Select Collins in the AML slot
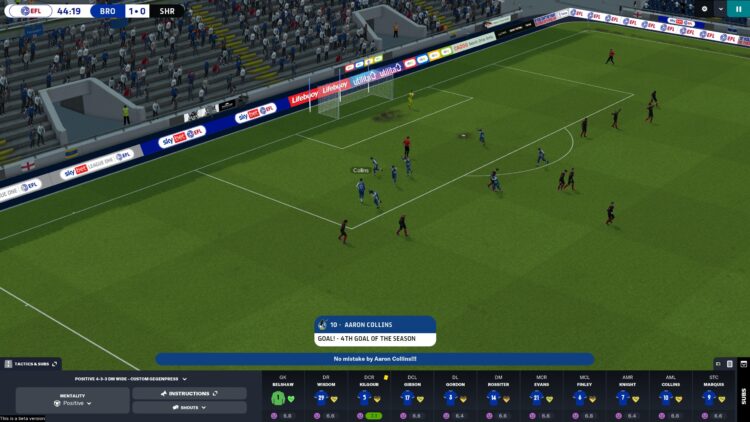Viewport: 750px width, 422px height. click(670, 397)
